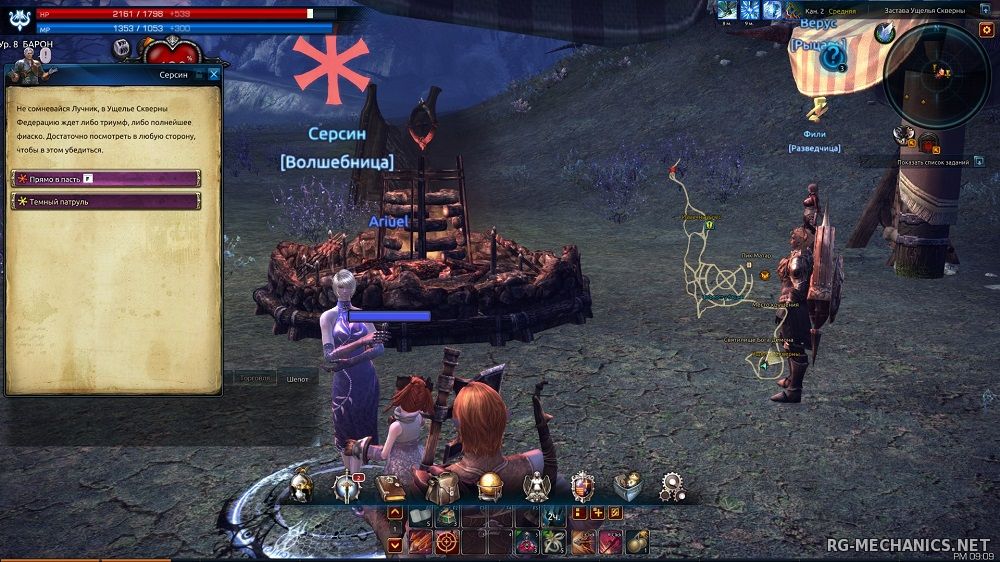This screenshot has height=562, width=1000.
Task: Open the winged statue menu icon
Action: 537,487
